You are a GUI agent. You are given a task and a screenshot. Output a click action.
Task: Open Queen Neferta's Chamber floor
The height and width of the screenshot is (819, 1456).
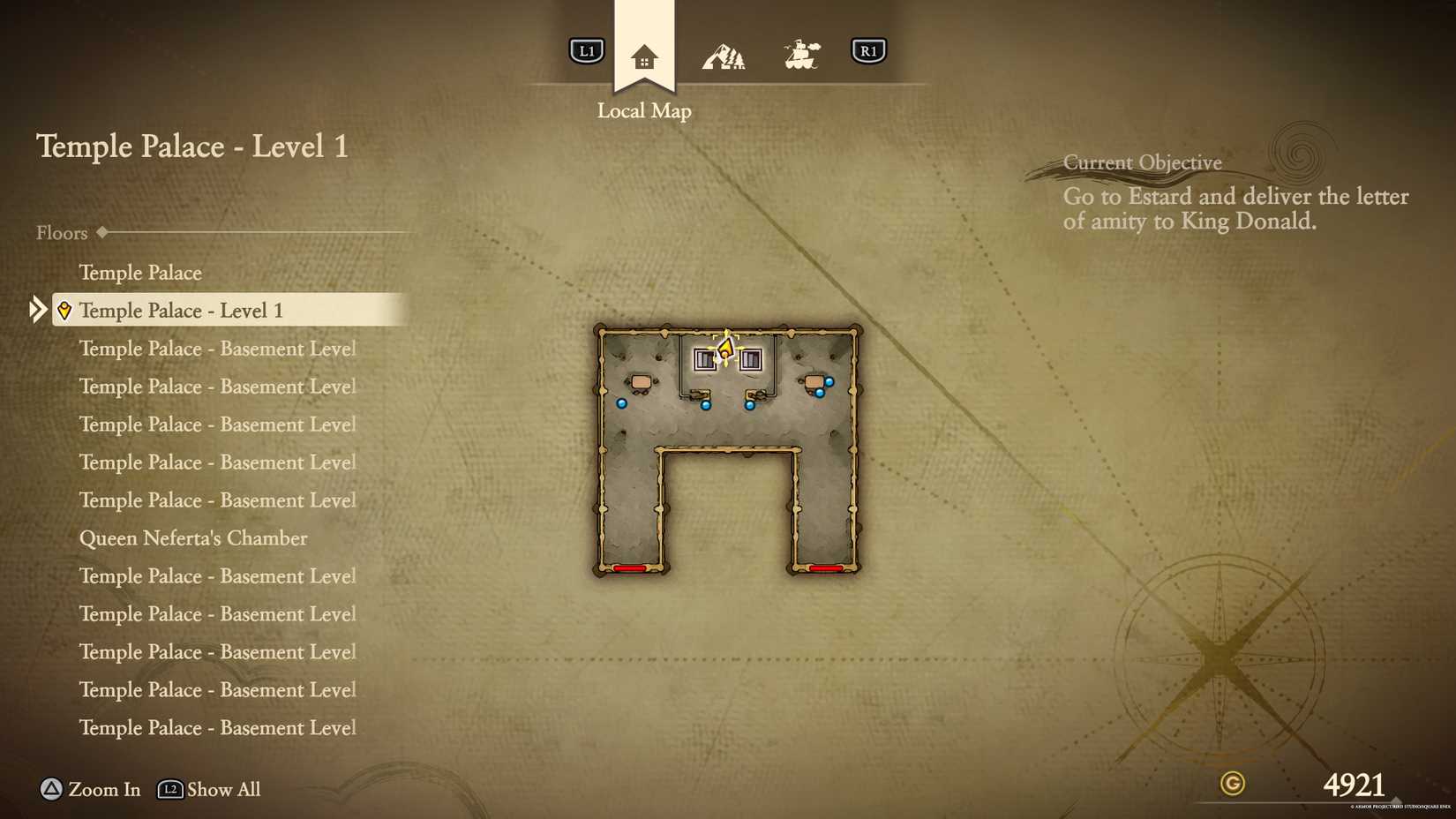193,538
